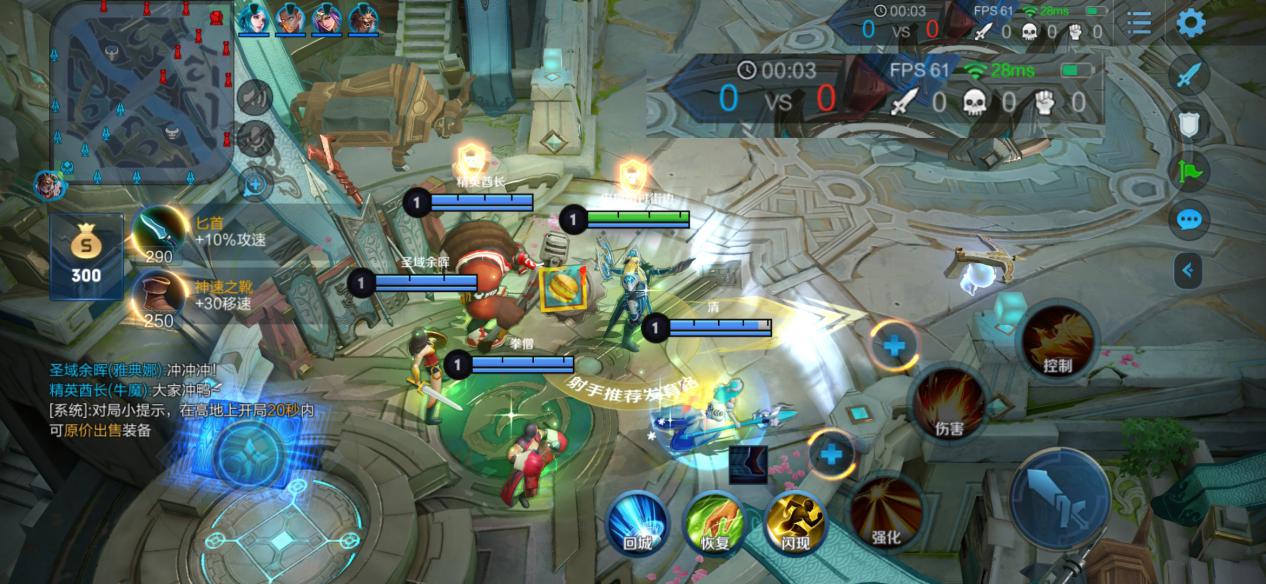Open the settings gear

pos(1190,22)
